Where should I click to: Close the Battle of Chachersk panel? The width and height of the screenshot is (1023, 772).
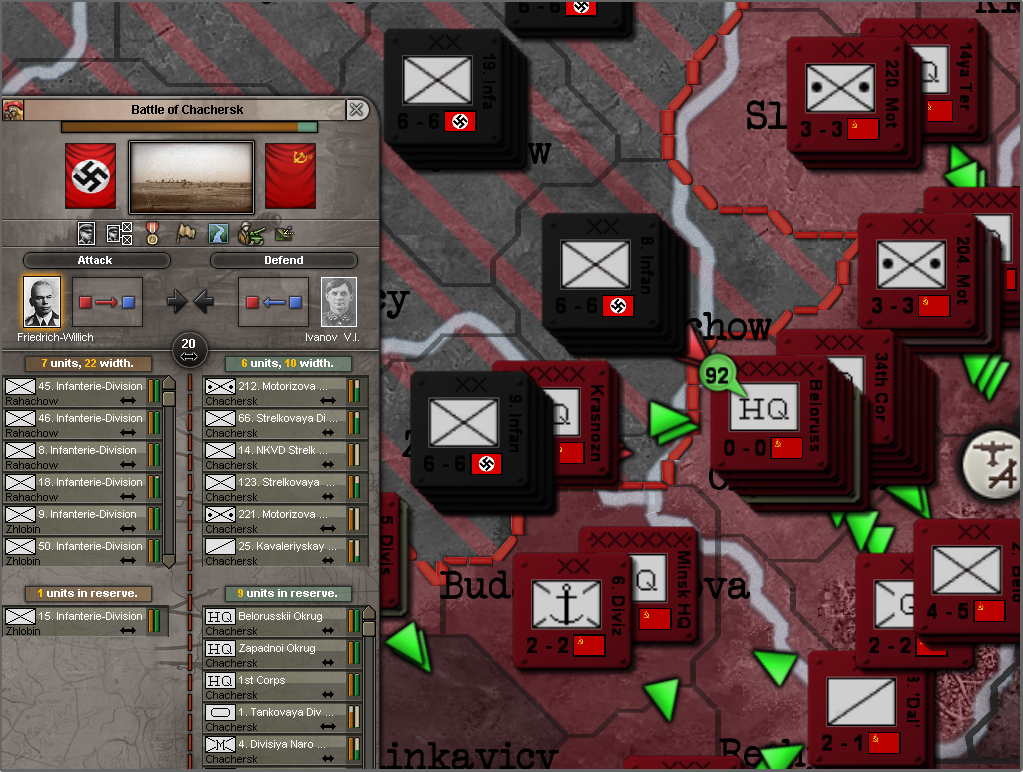pyautogui.click(x=356, y=110)
